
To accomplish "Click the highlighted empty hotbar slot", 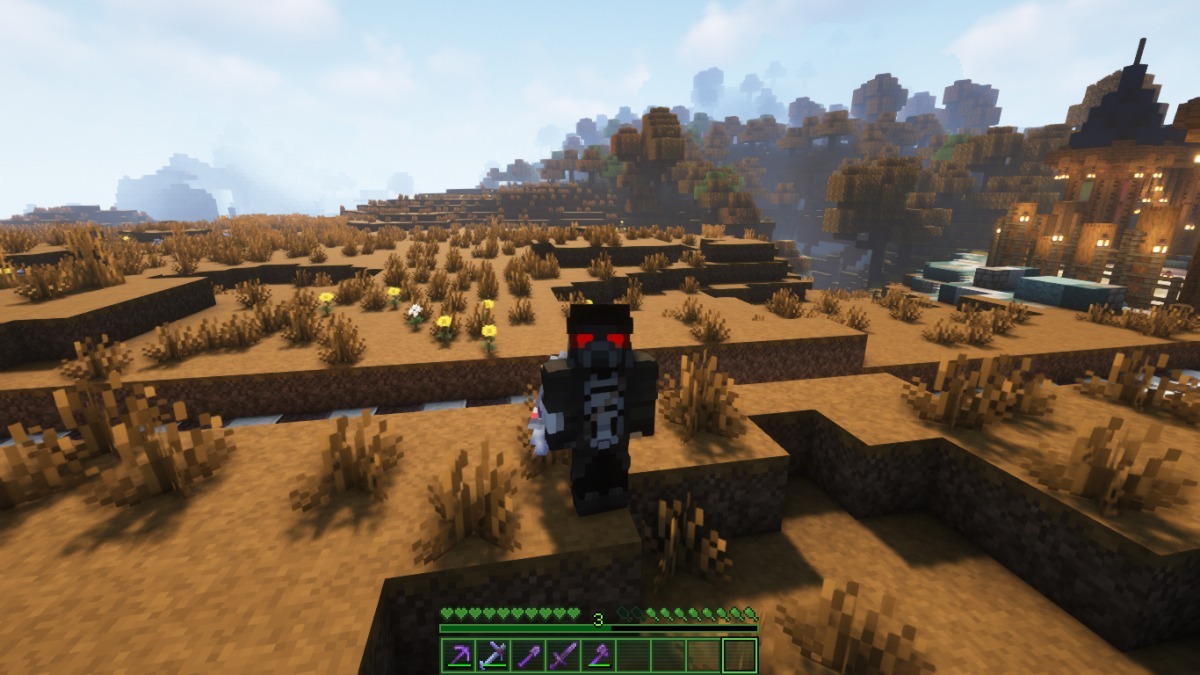I will click(x=739, y=655).
